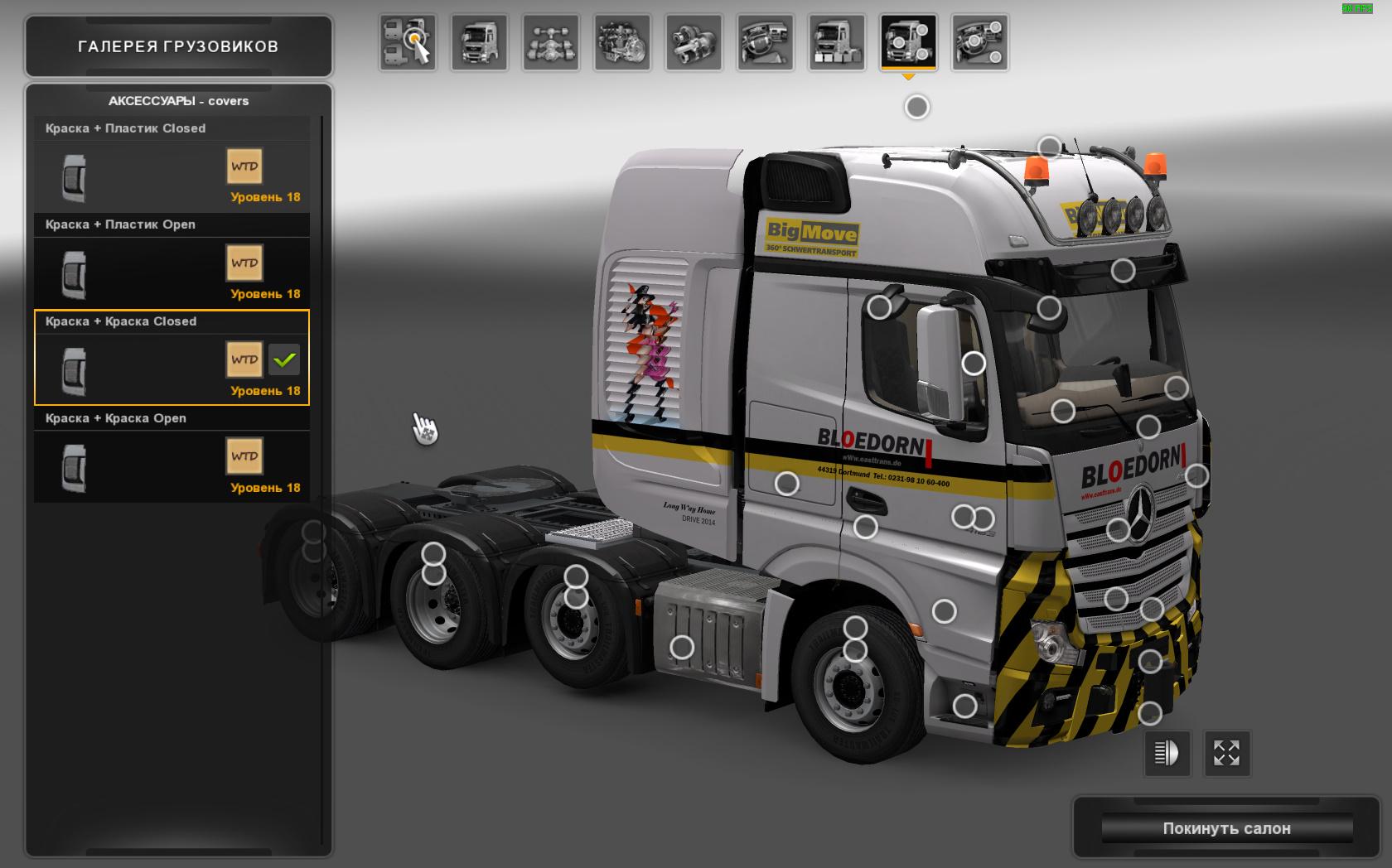
Task: Select the exterior accessories tab
Action: tap(908, 42)
